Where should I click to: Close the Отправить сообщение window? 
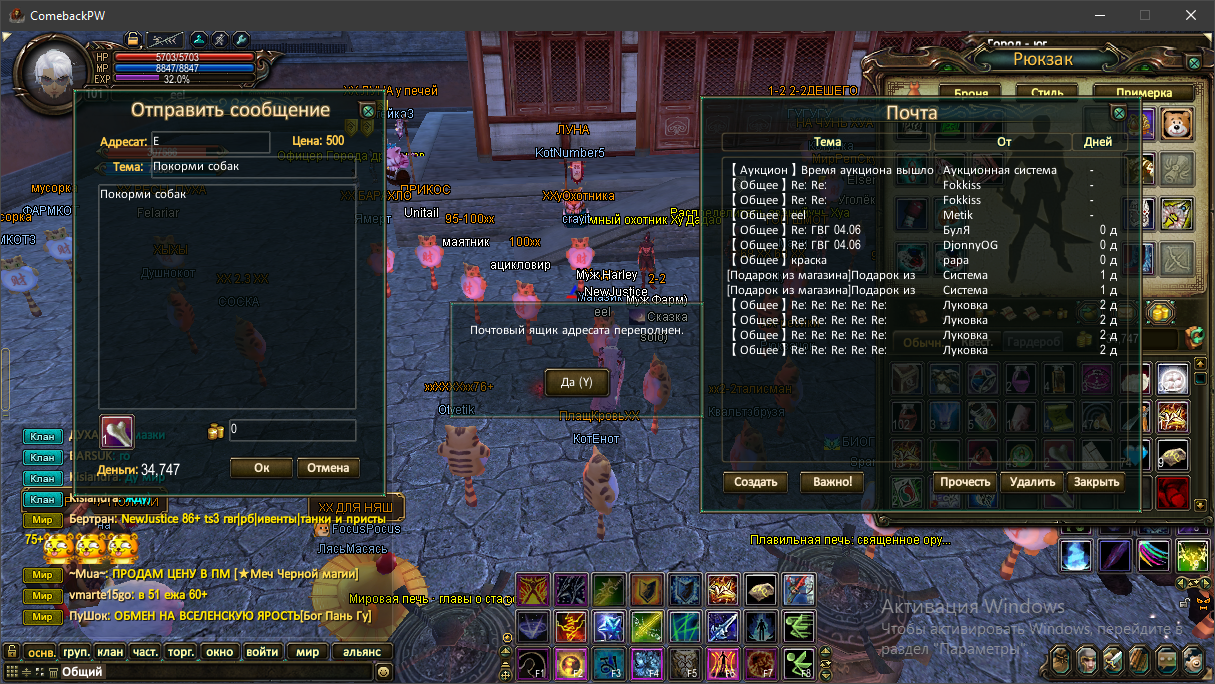click(x=368, y=111)
